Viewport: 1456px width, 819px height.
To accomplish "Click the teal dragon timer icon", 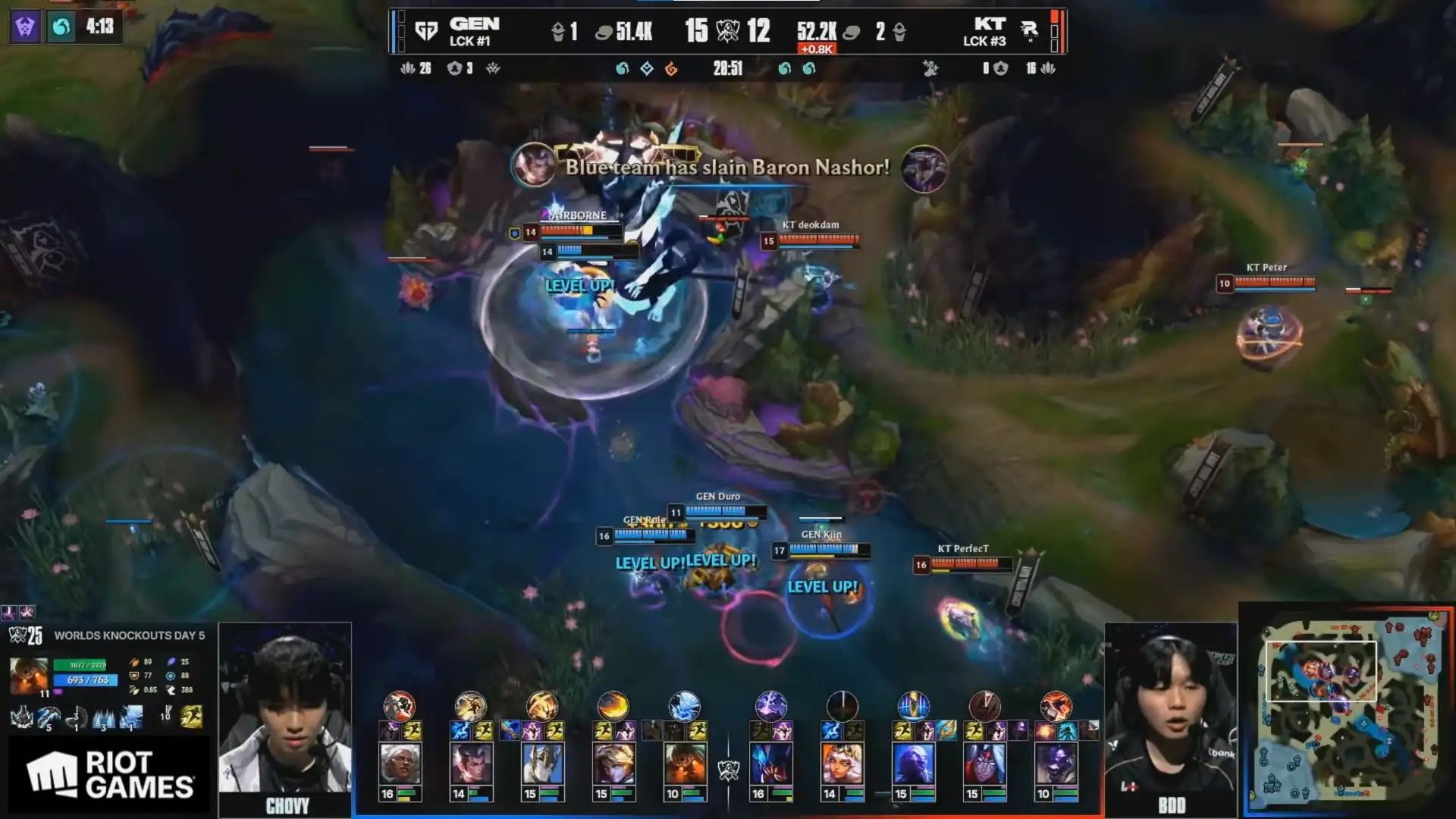I will pyautogui.click(x=61, y=27).
